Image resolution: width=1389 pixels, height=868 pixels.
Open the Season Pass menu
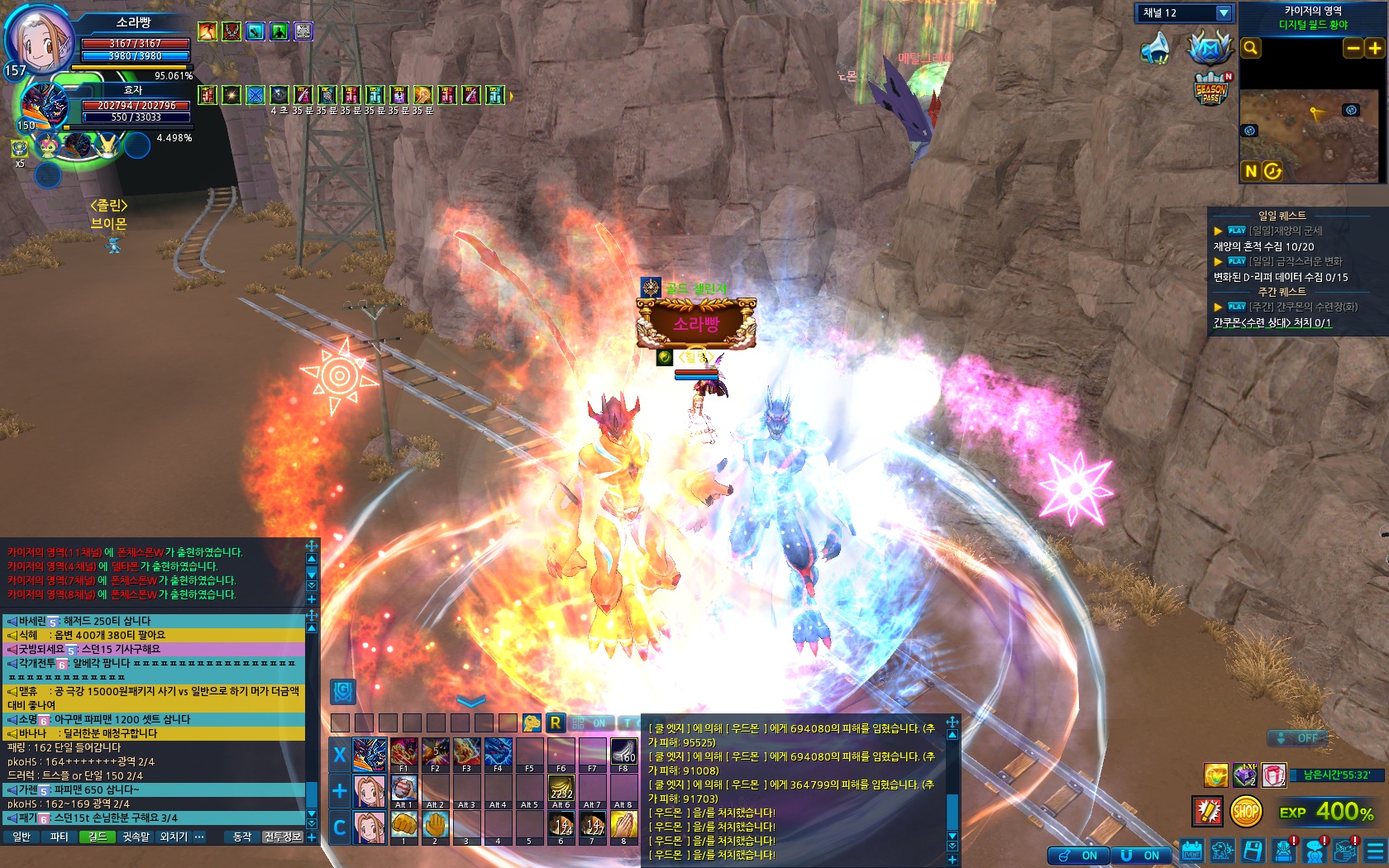click(1210, 88)
